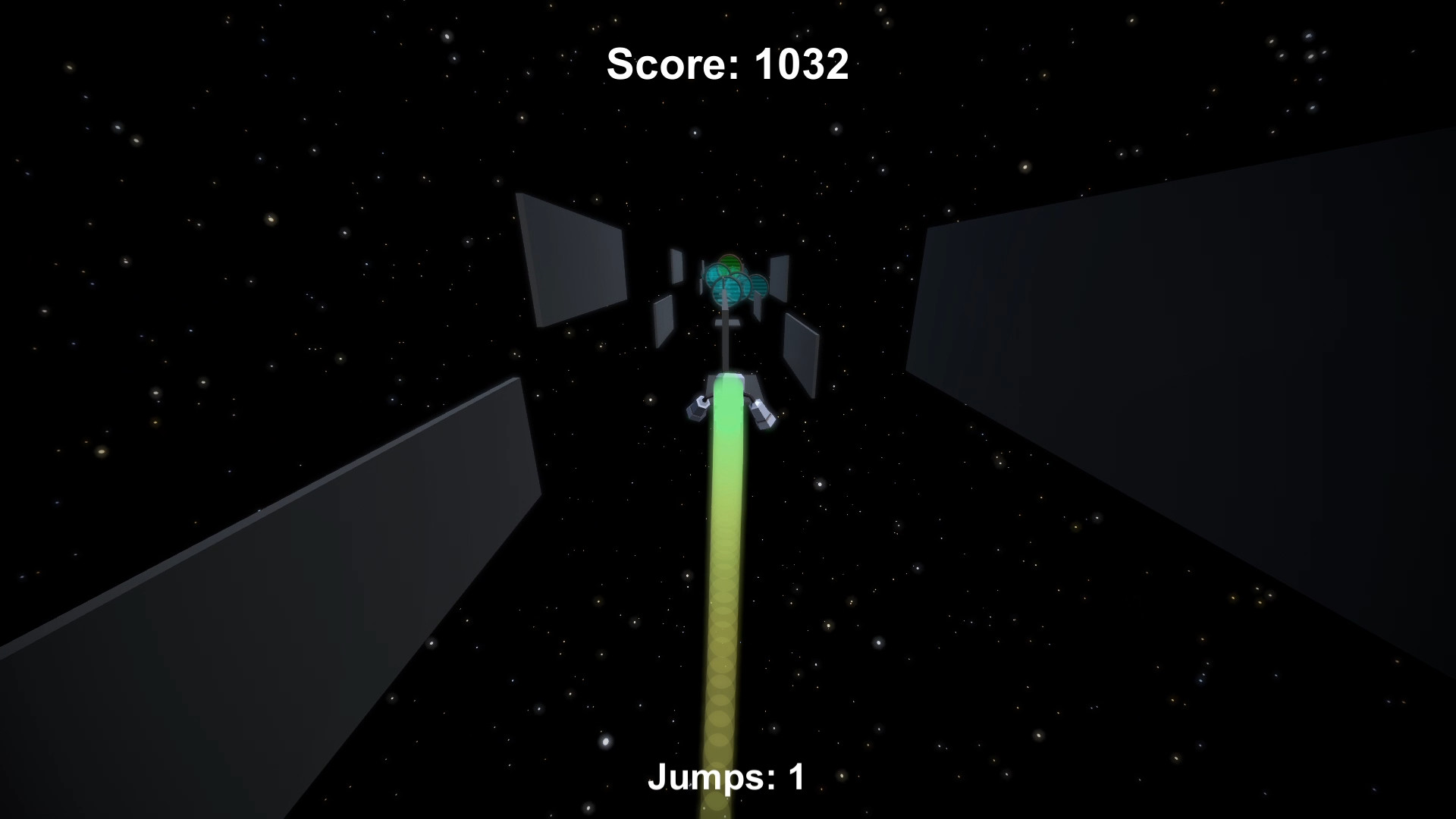Select the large teal striped planet

click(729, 289)
